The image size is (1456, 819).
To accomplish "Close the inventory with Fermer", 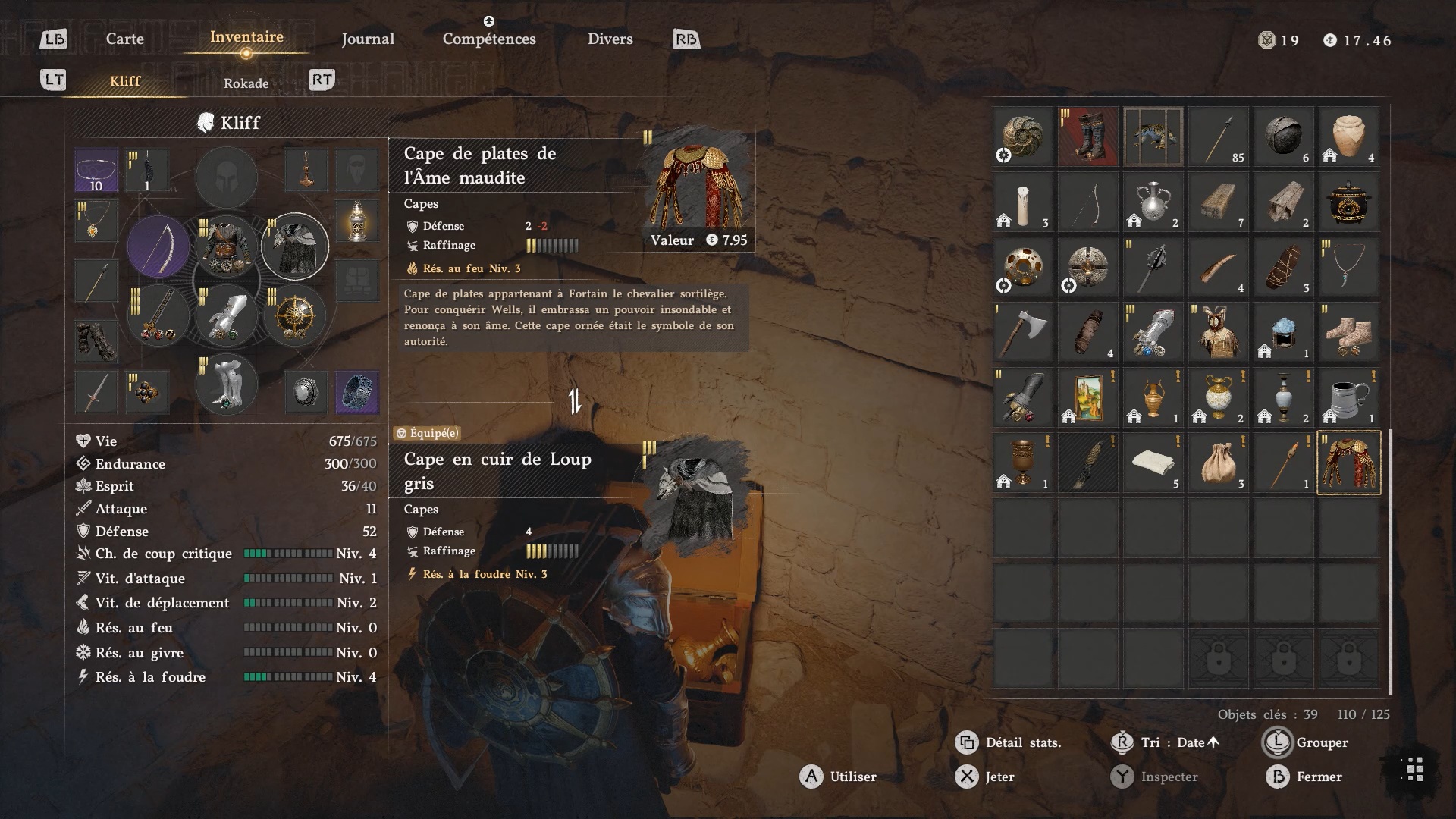I will coord(1304,777).
